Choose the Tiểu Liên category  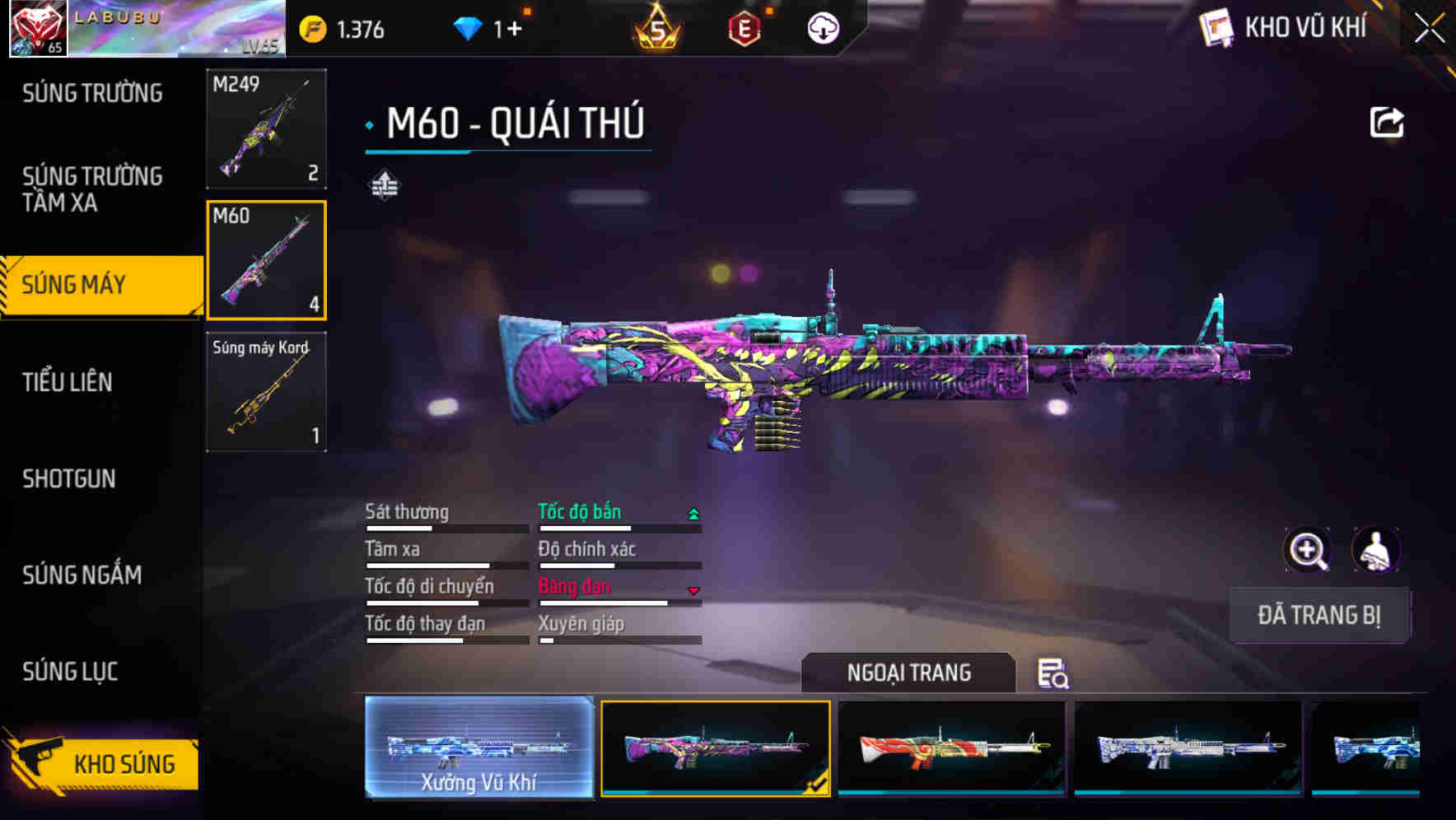point(68,382)
